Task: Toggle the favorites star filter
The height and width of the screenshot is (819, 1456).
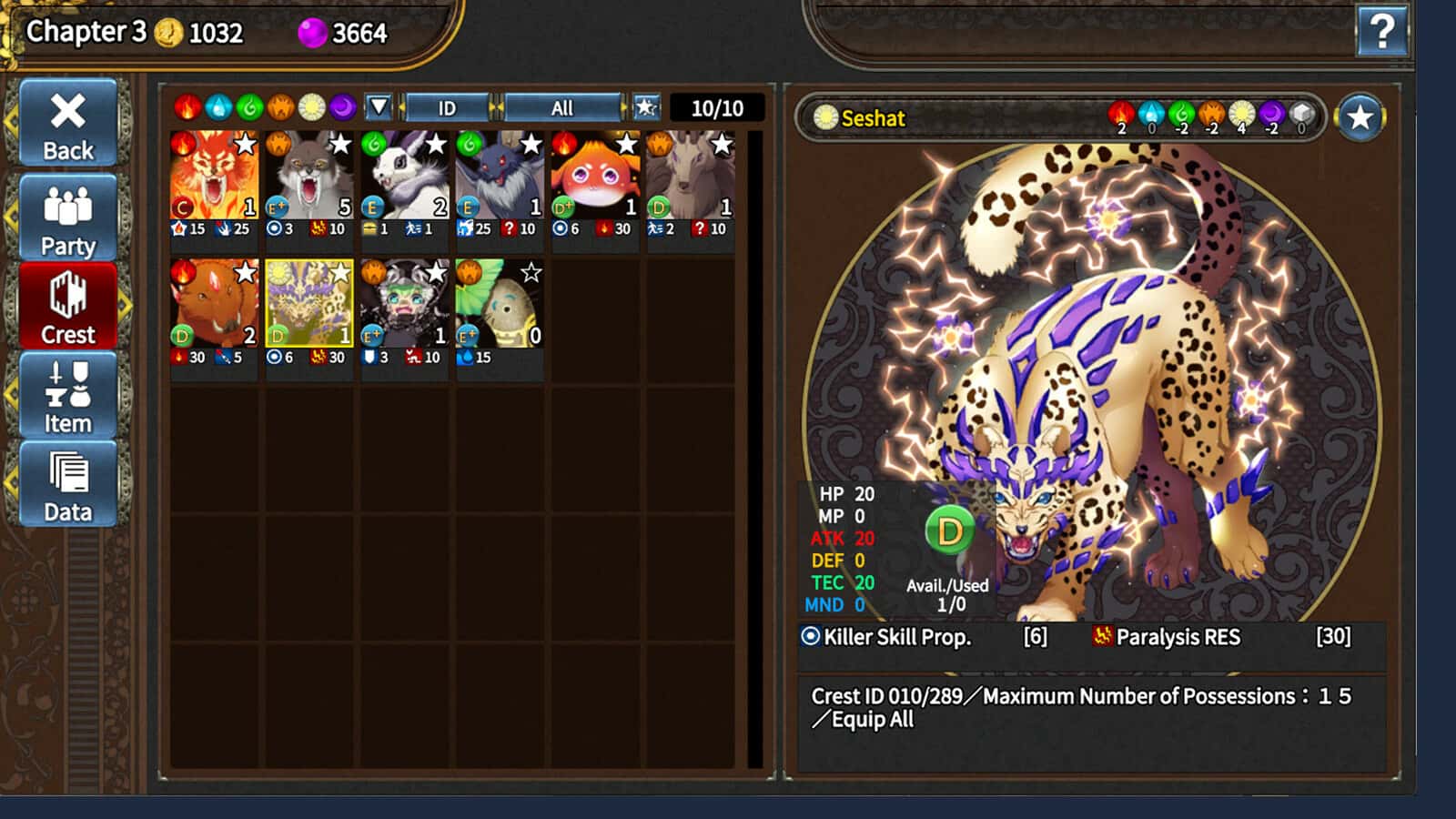Action: [646, 107]
